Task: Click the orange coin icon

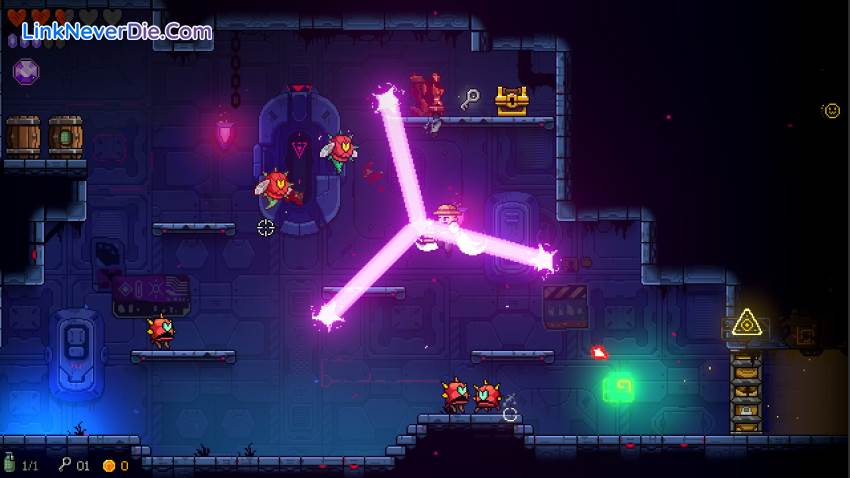Action: pos(109,465)
